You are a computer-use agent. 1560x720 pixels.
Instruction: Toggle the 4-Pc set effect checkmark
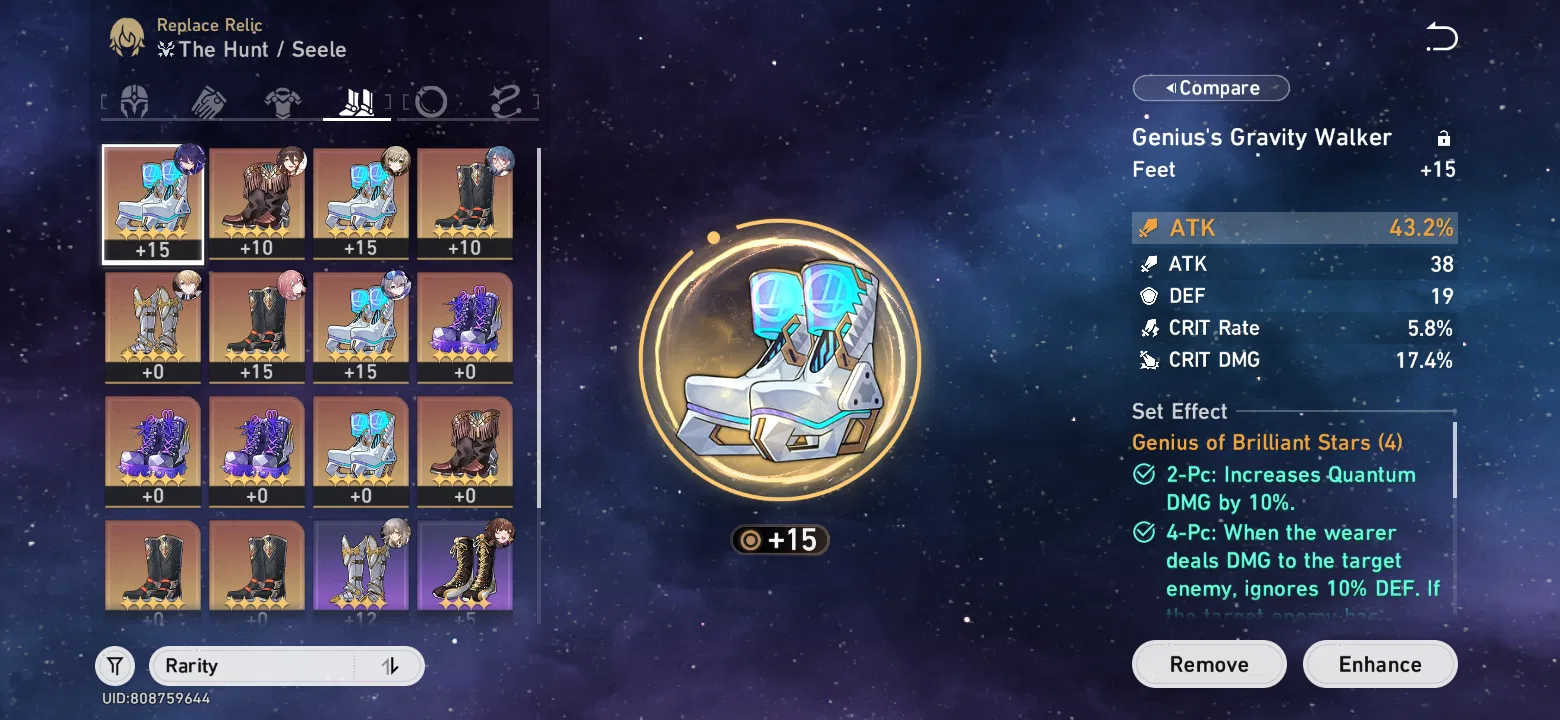pos(1143,533)
